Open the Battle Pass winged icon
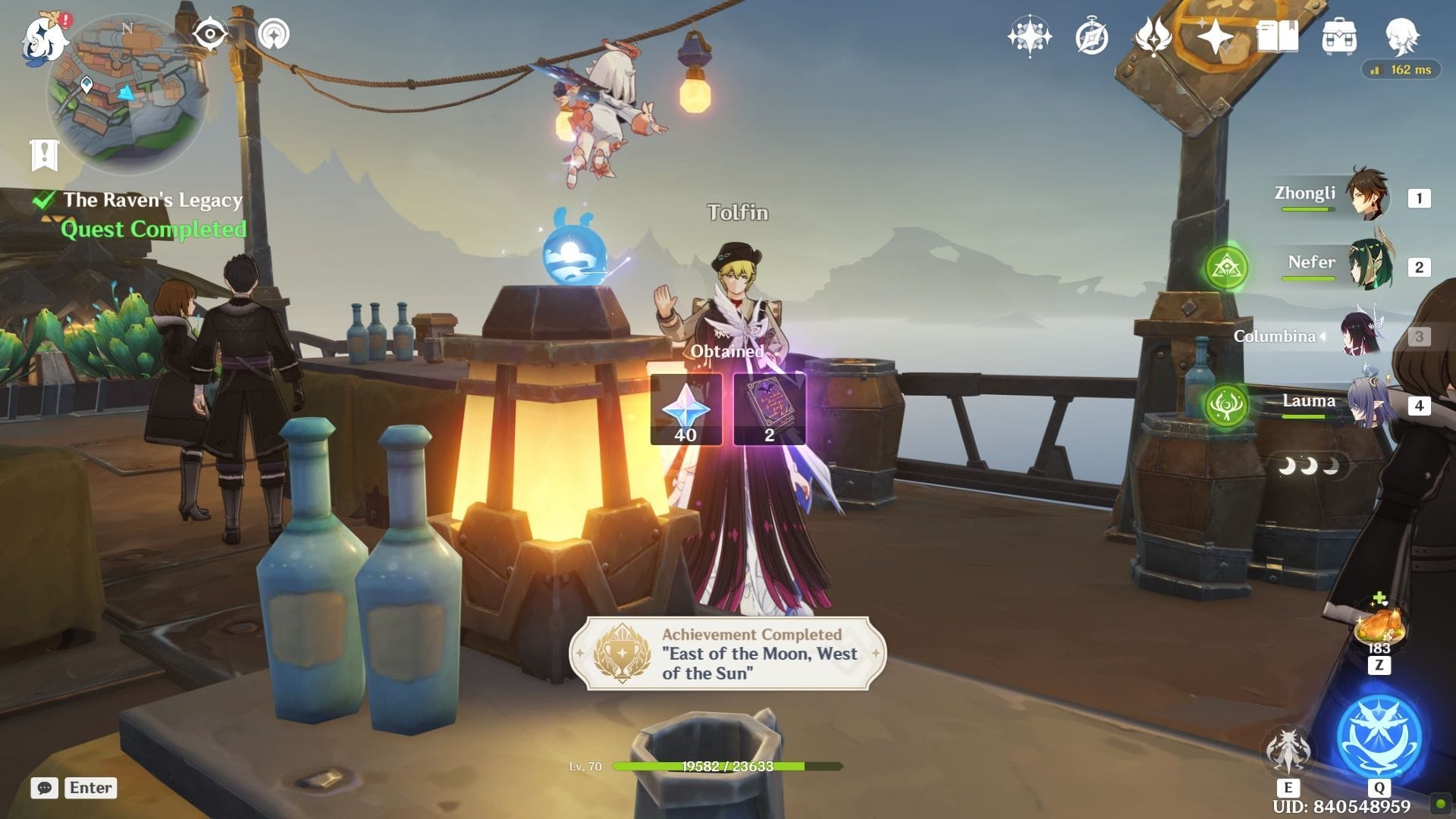 [x=1153, y=36]
